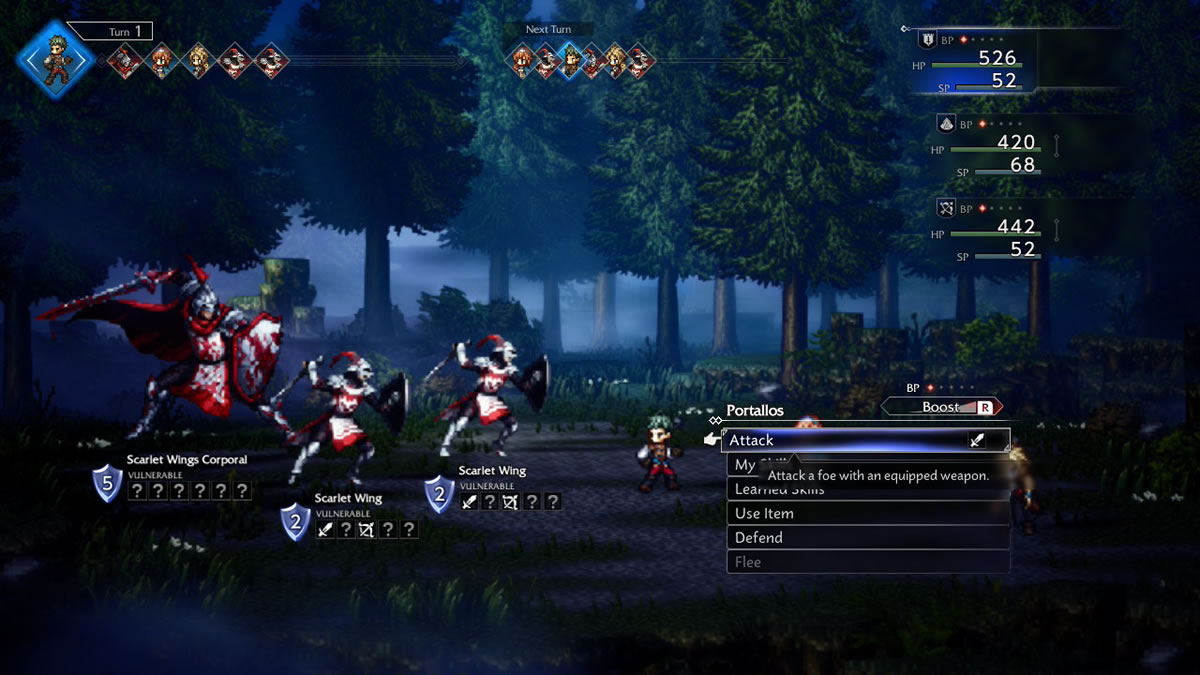
Task: Activate the Boost button
Action: [941, 407]
